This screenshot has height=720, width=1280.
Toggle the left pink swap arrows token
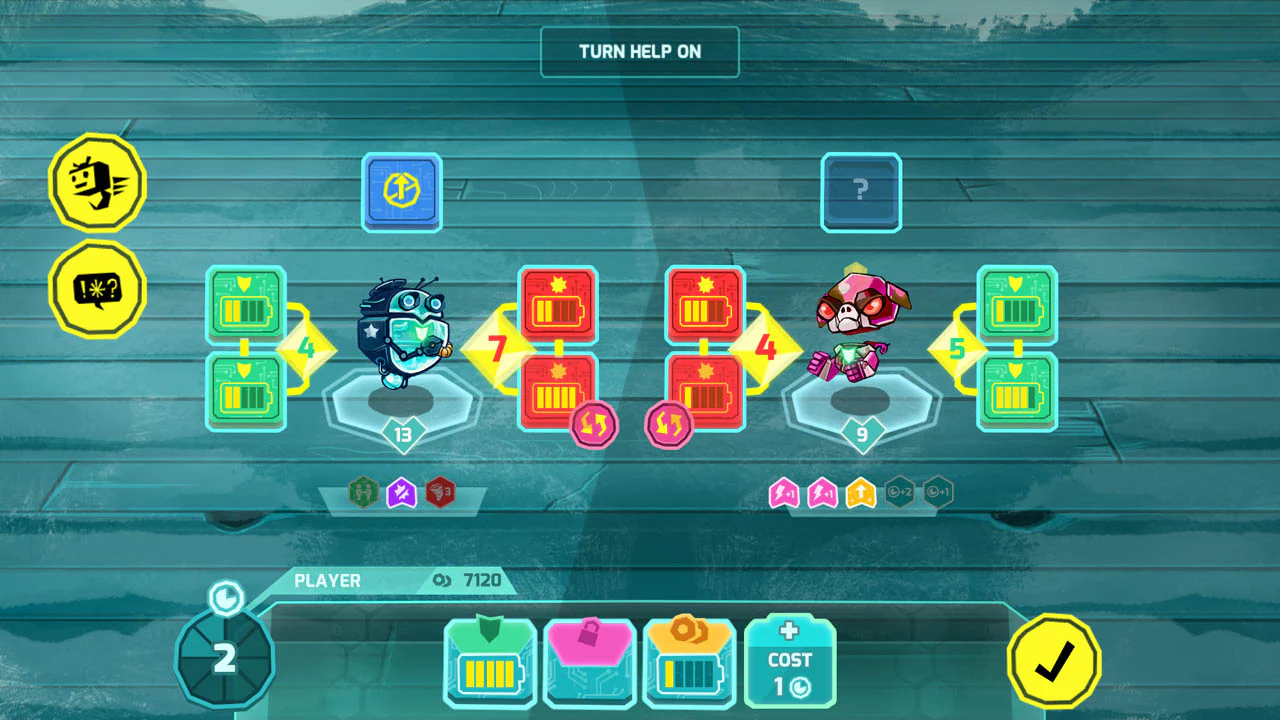tap(594, 424)
